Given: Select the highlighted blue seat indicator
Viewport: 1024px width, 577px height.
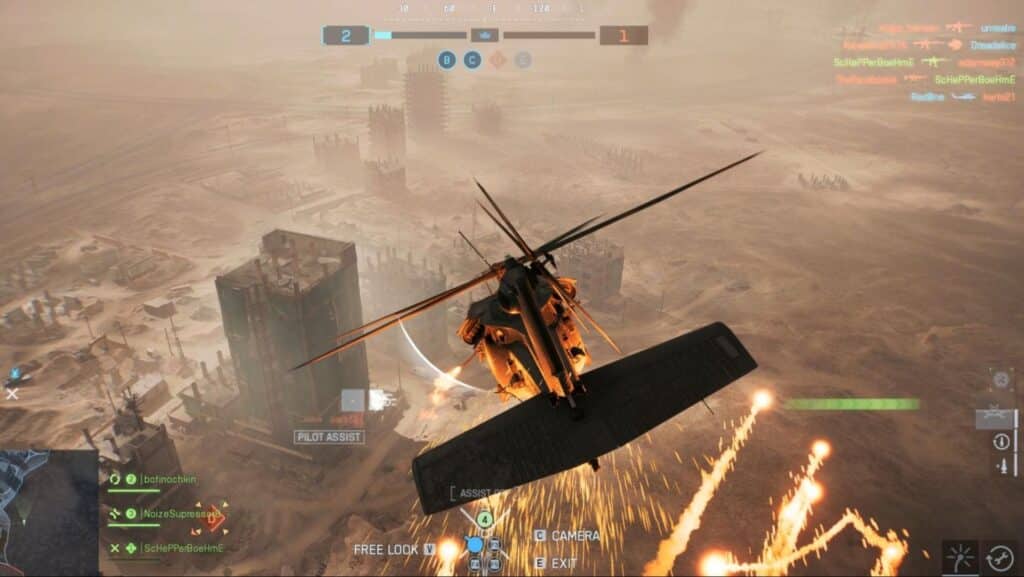Looking at the screenshot, I should point(475,545).
